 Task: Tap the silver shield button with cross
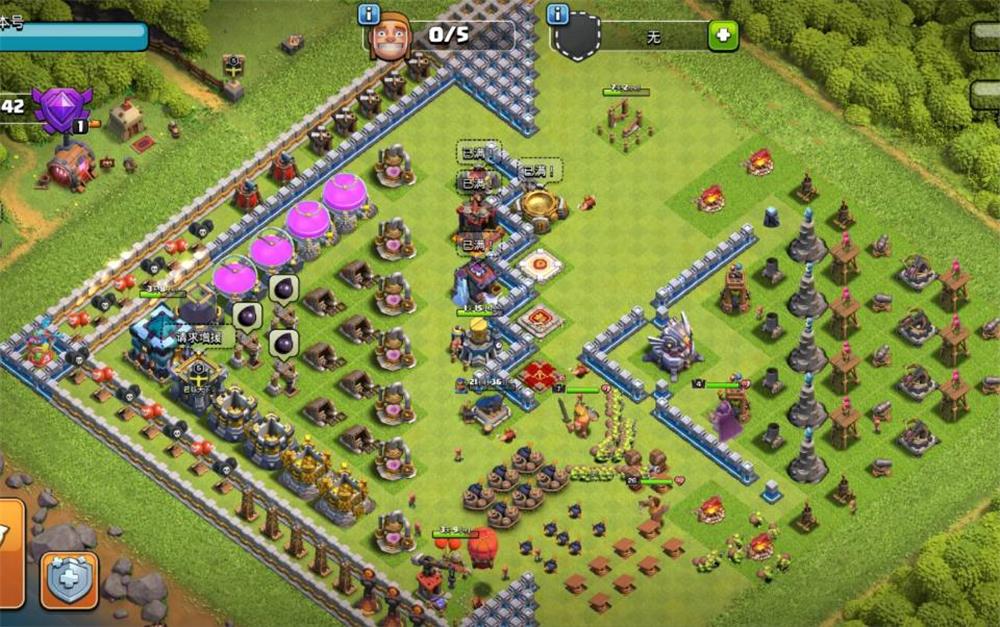pyautogui.click(x=69, y=581)
